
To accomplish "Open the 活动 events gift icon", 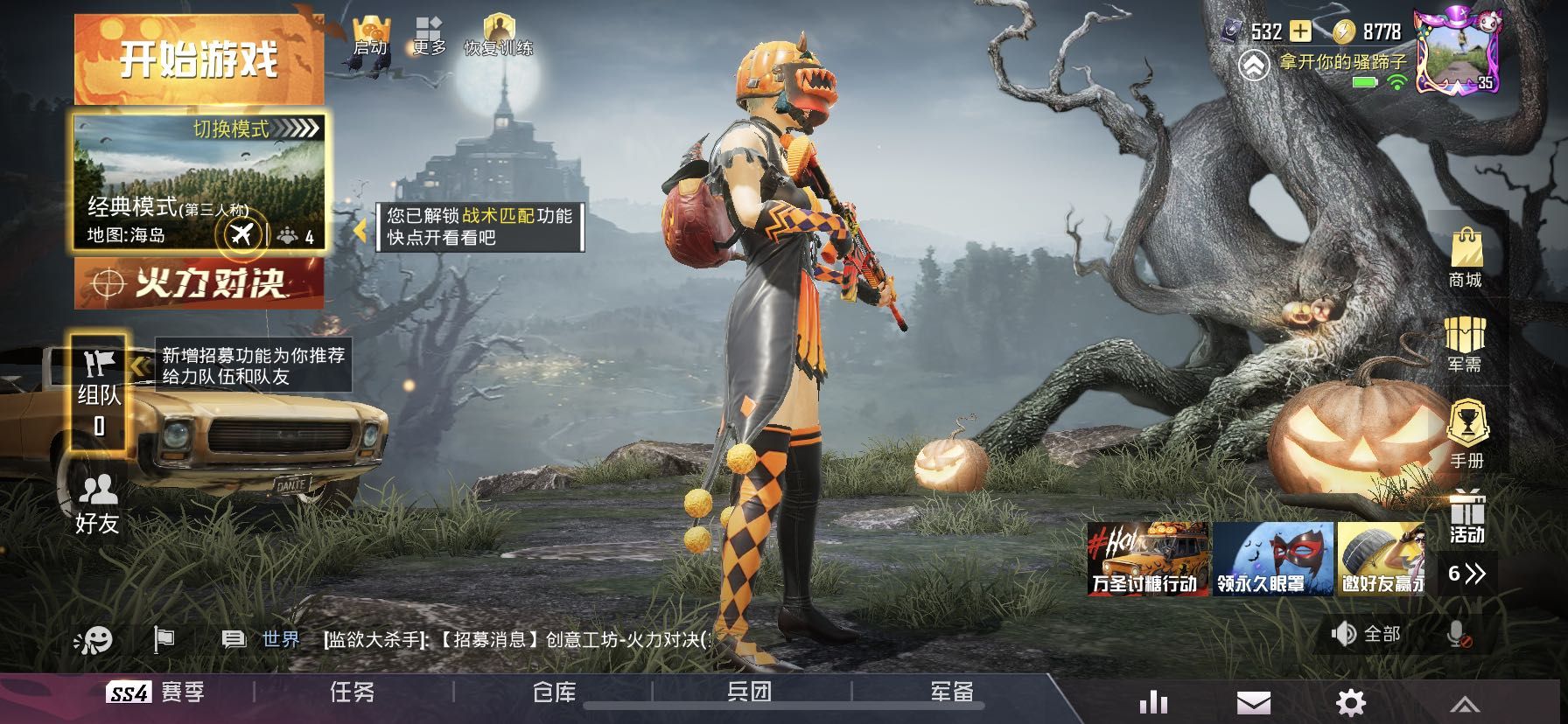I will [x=1467, y=518].
